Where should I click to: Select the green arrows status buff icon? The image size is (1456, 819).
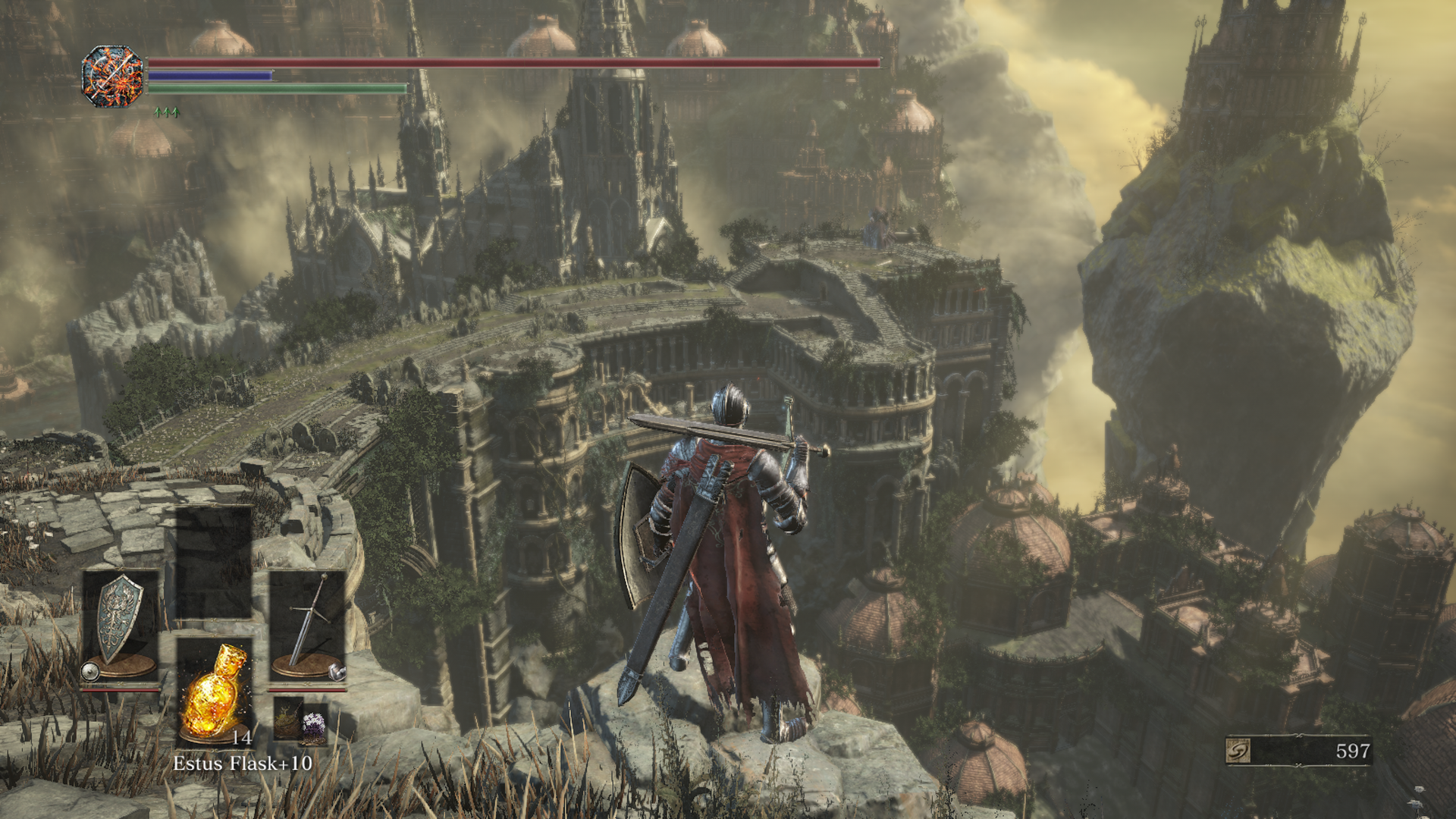coord(167,112)
